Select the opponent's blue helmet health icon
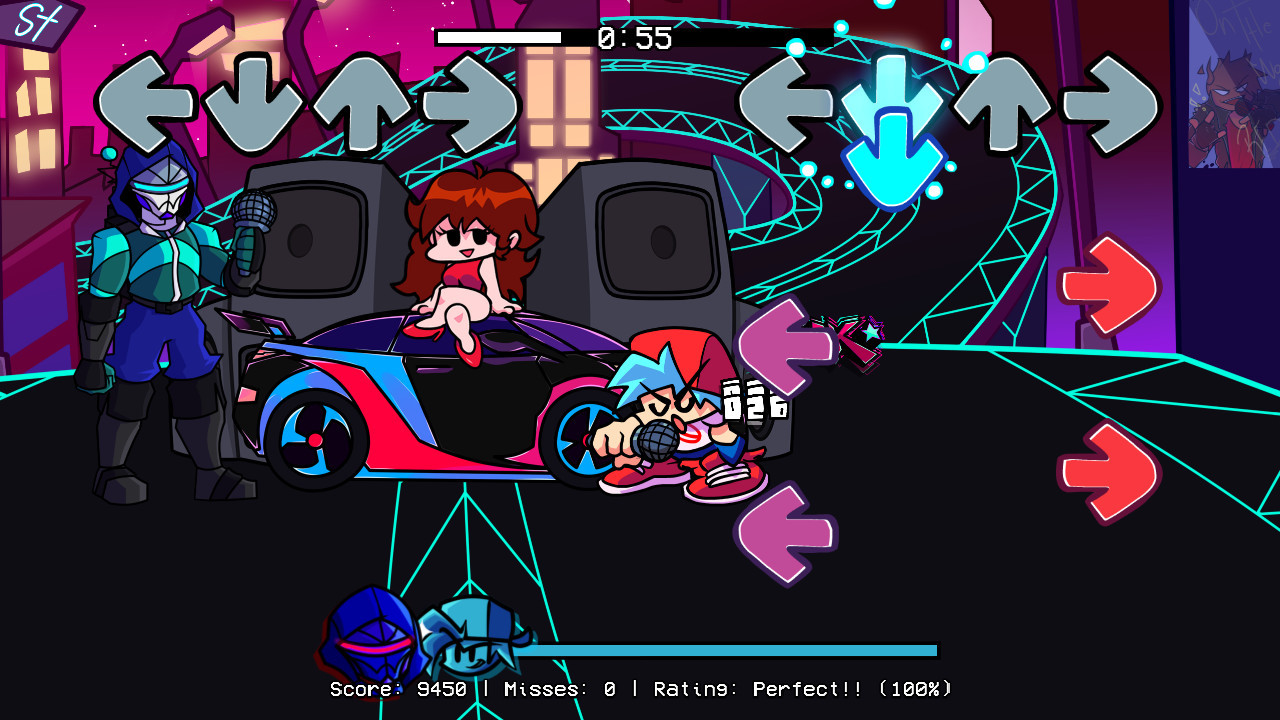The image size is (1280, 720). pyautogui.click(x=371, y=632)
